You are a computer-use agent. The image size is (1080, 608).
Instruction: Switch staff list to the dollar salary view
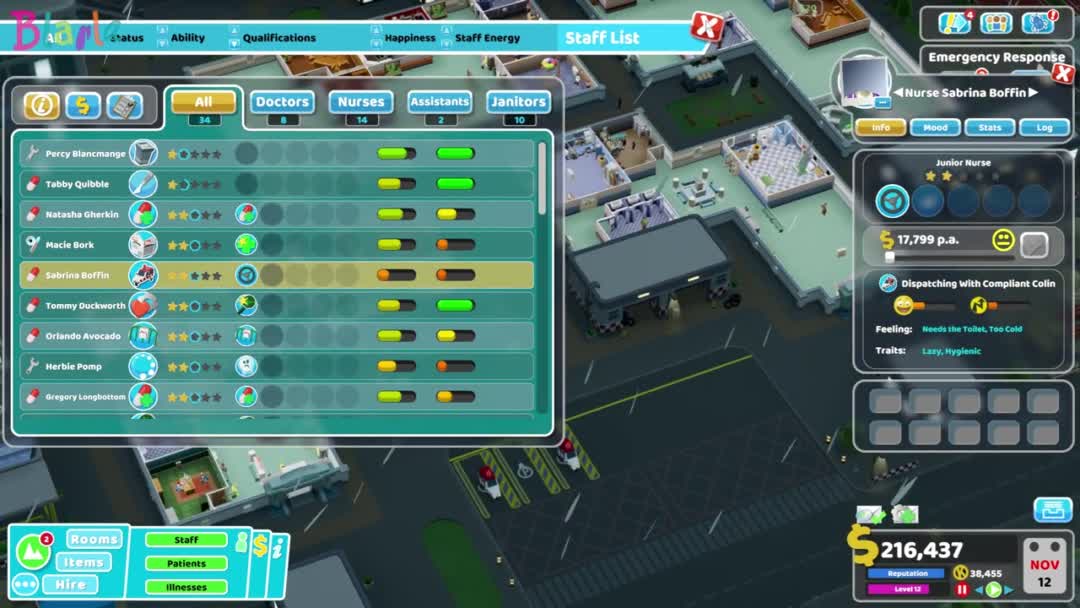pyautogui.click(x=83, y=105)
